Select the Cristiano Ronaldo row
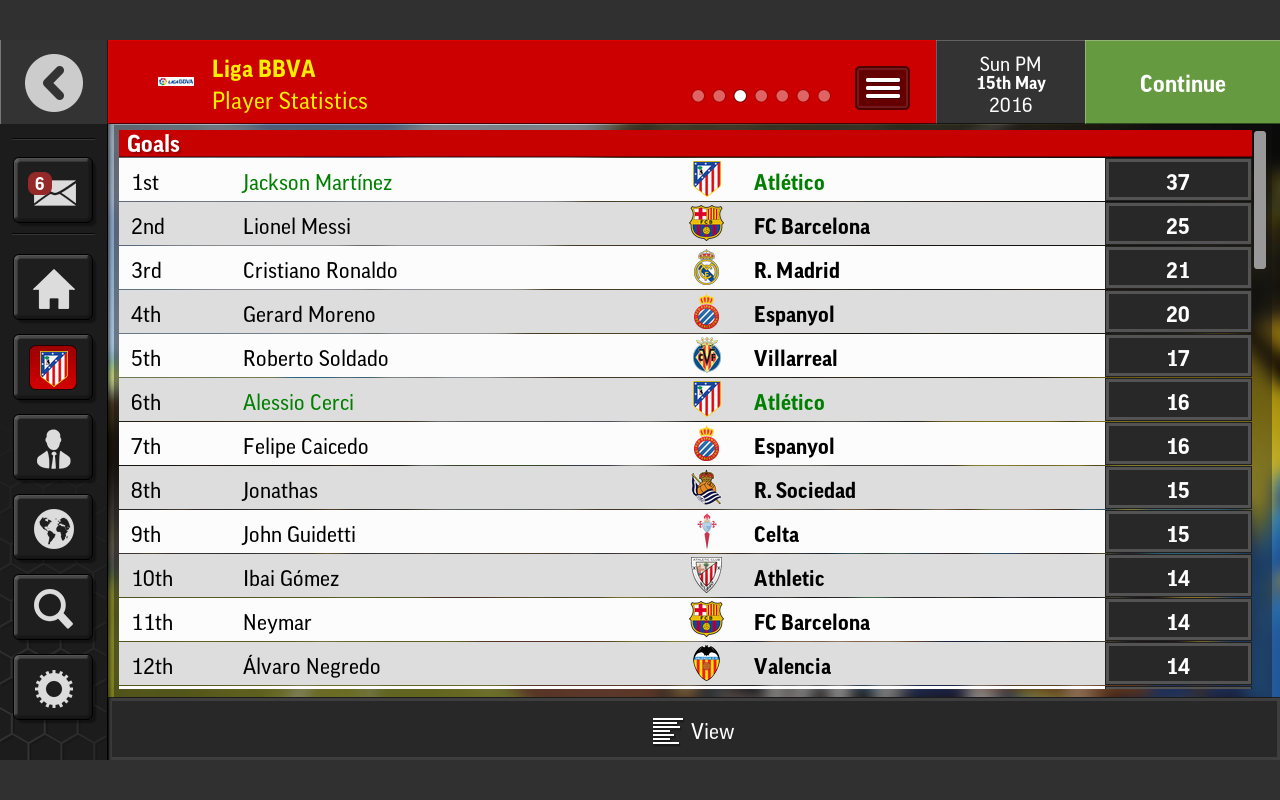The image size is (1280, 800). pos(320,270)
